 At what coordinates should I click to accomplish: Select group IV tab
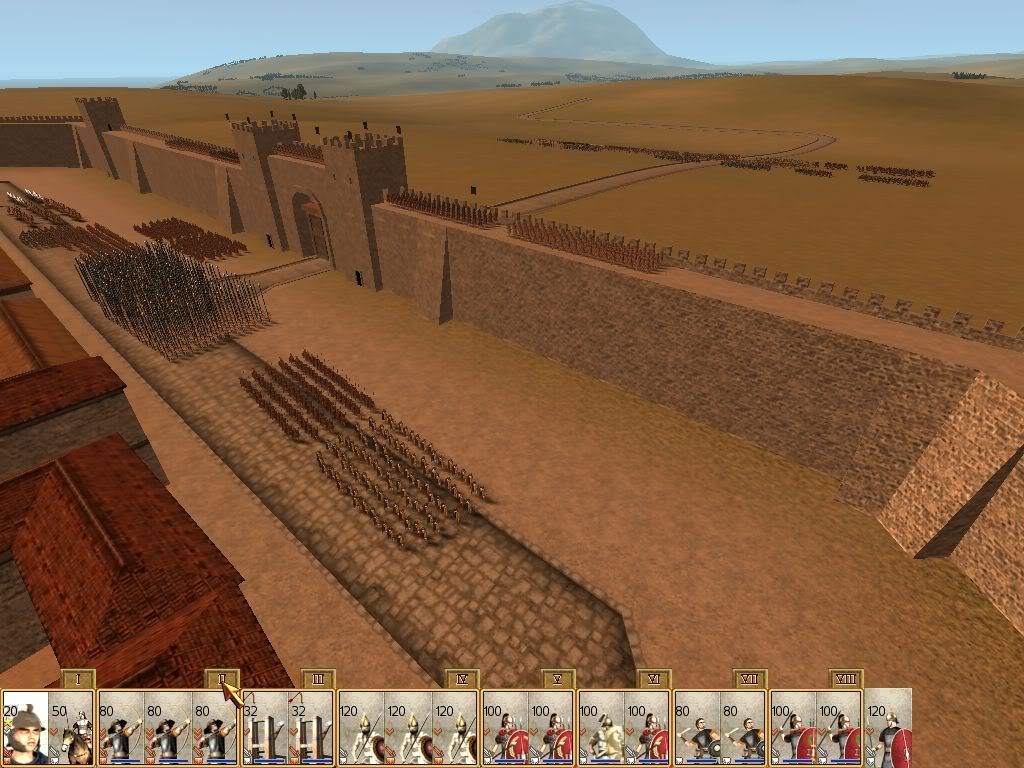(x=461, y=680)
